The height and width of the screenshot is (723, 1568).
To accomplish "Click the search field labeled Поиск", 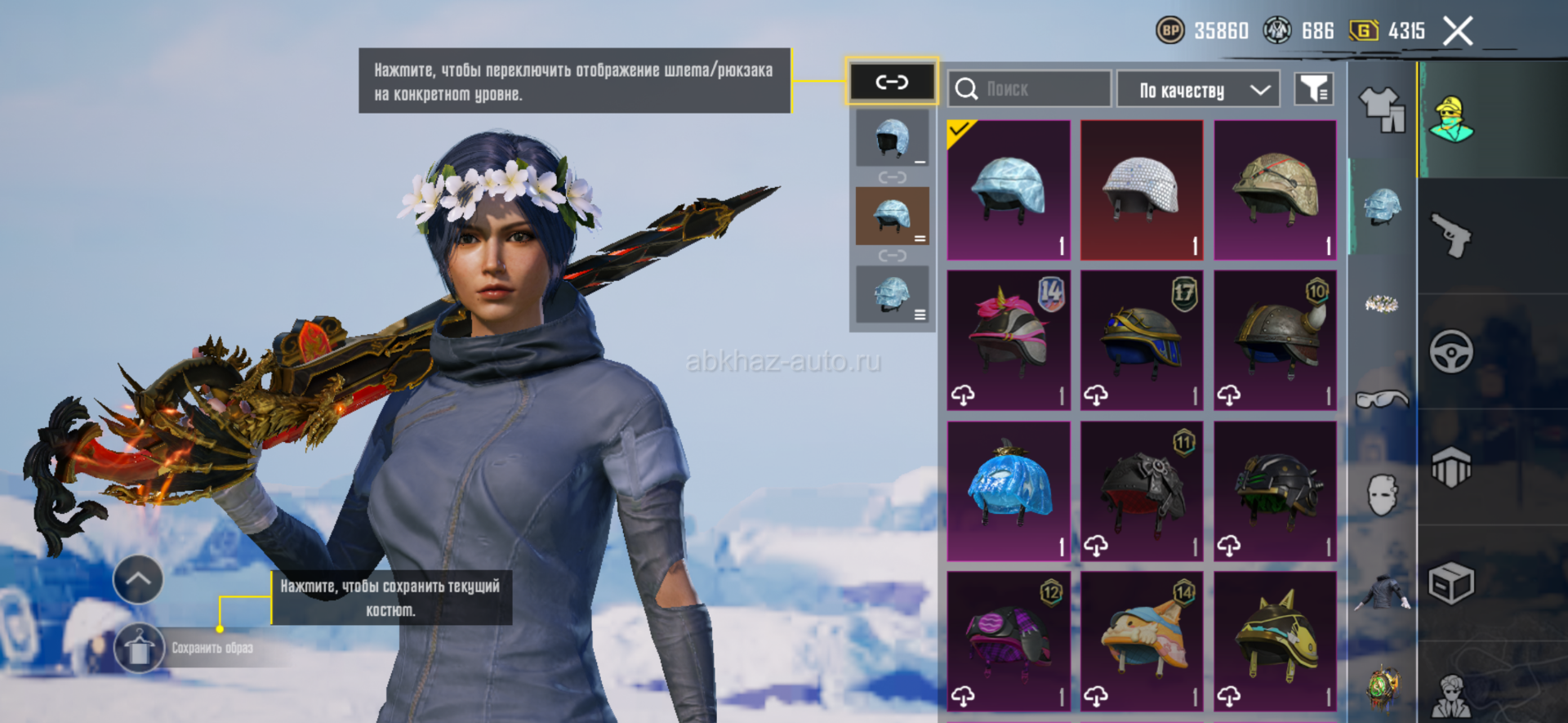I will (1029, 89).
